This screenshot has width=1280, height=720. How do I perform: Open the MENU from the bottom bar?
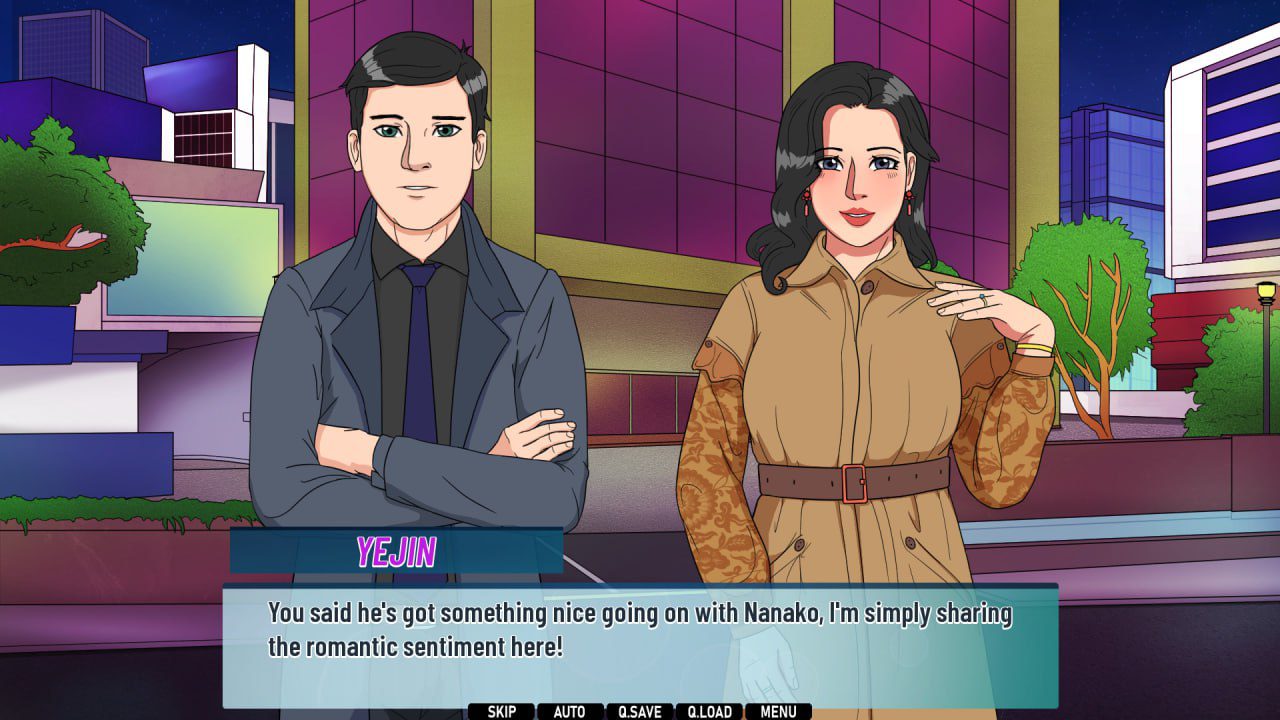tap(778, 711)
